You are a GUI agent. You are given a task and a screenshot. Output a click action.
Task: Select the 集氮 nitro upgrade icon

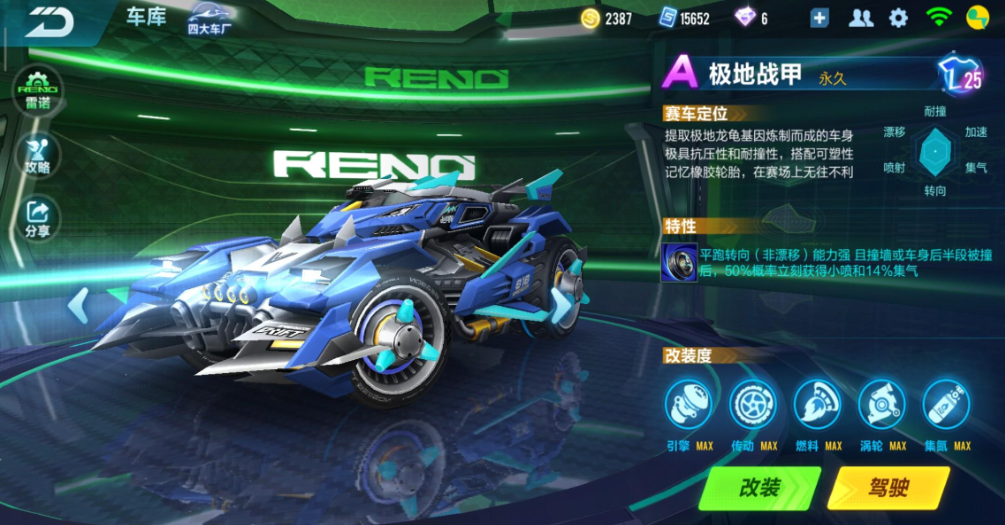click(946, 405)
